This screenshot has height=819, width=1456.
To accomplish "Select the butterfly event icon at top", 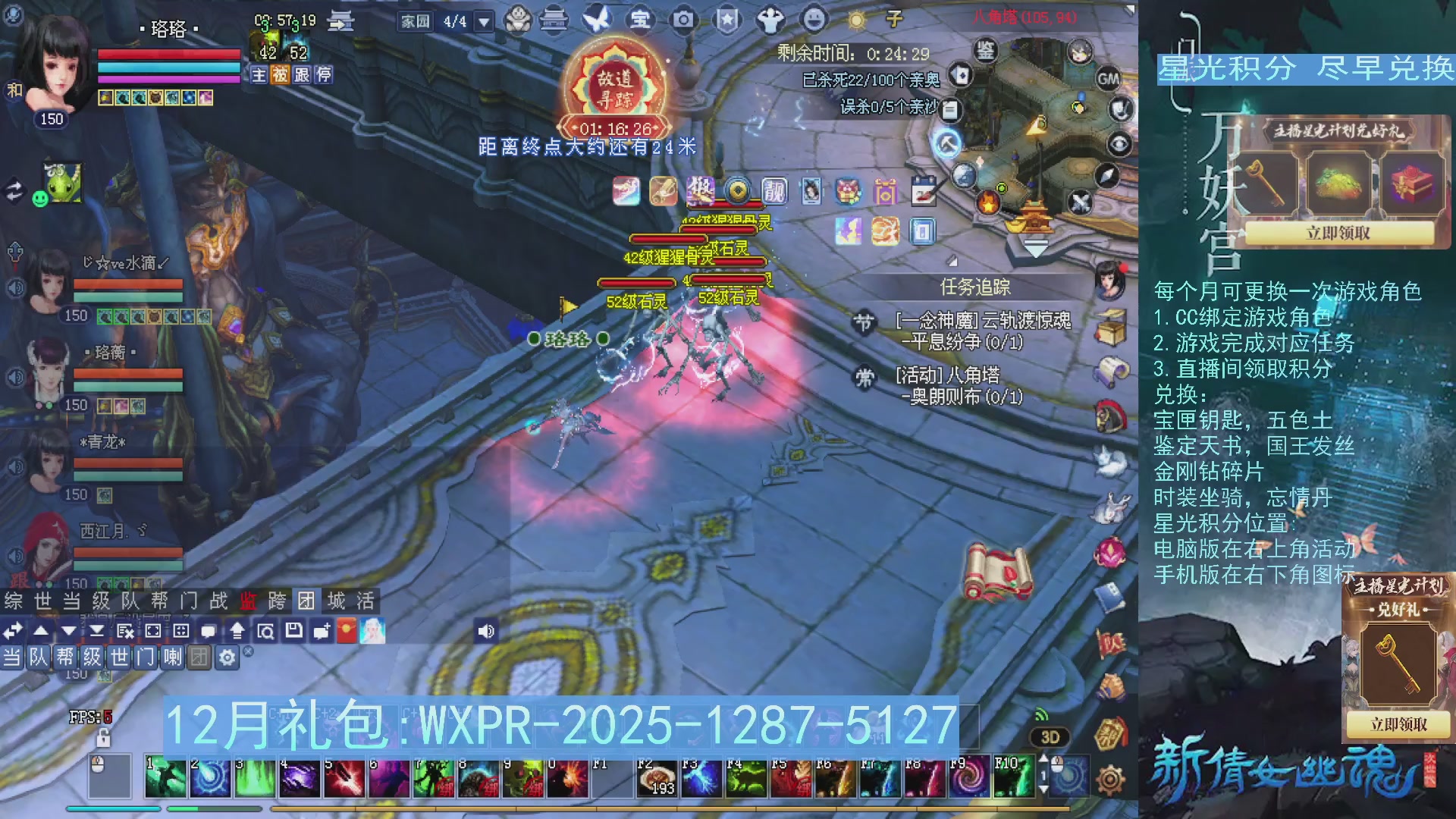I will 598,20.
